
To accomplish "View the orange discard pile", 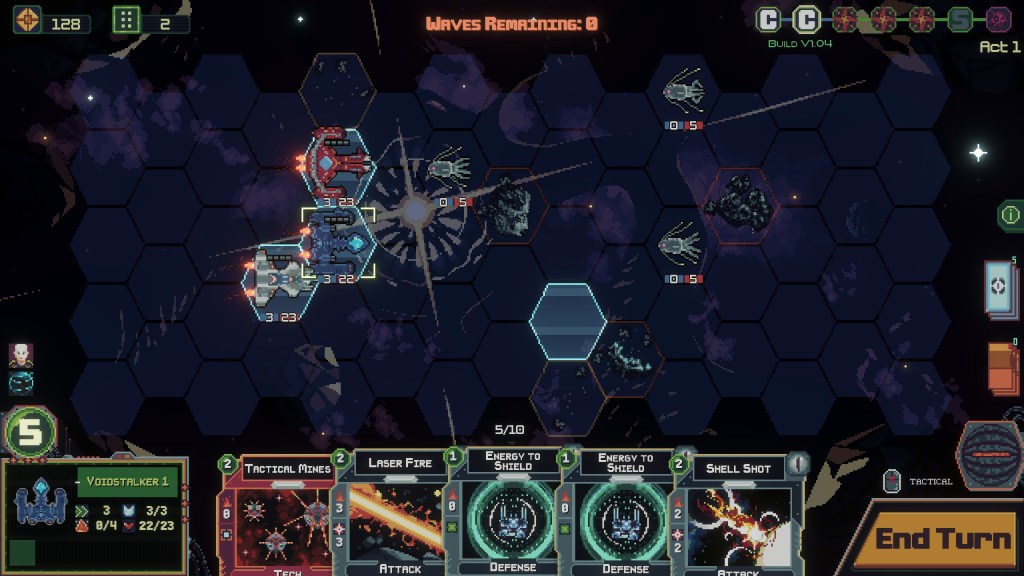I will coord(1003,372).
